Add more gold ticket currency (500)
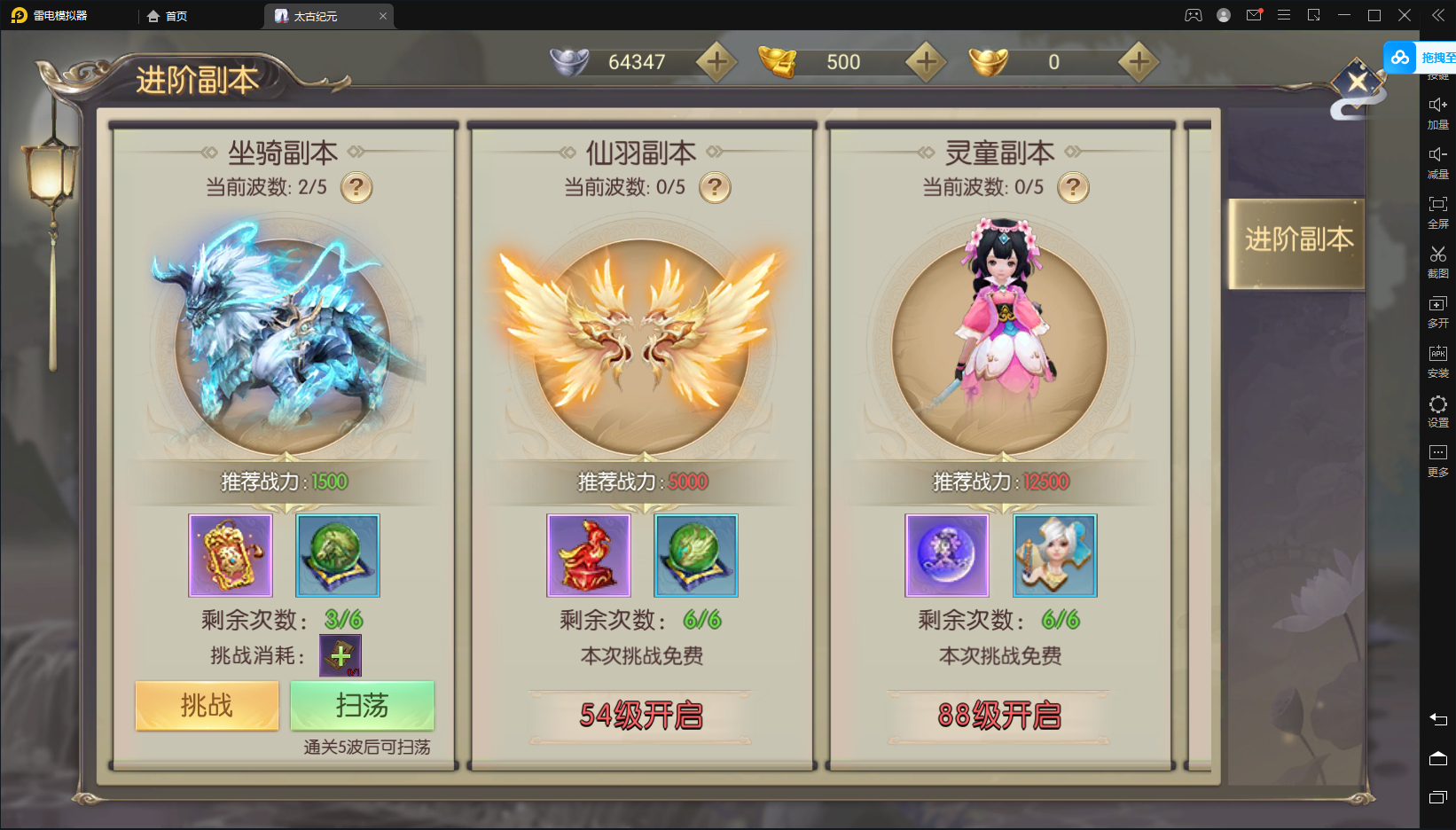Image resolution: width=1456 pixels, height=830 pixels. [x=926, y=62]
